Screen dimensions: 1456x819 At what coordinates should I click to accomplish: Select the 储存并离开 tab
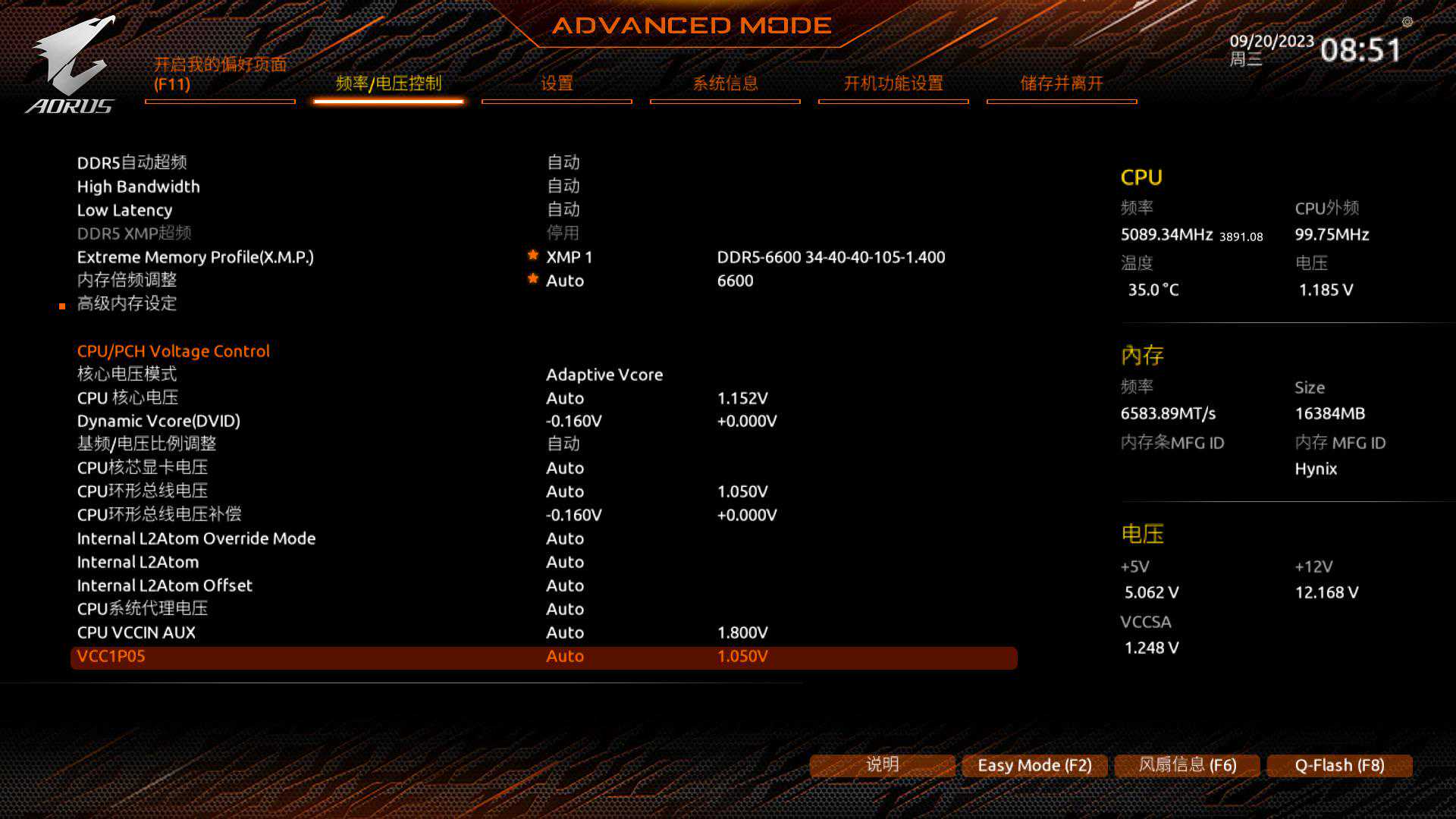click(1062, 83)
